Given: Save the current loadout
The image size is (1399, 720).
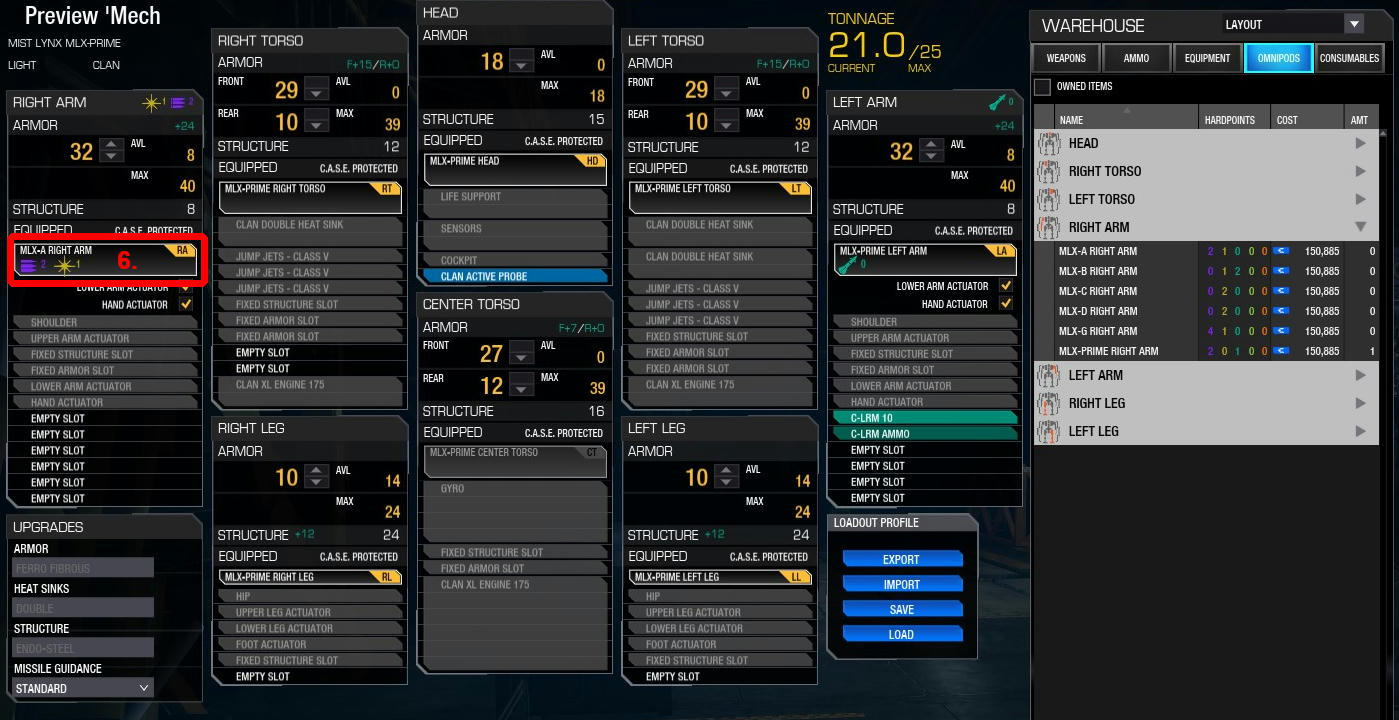Looking at the screenshot, I should [x=901, y=609].
